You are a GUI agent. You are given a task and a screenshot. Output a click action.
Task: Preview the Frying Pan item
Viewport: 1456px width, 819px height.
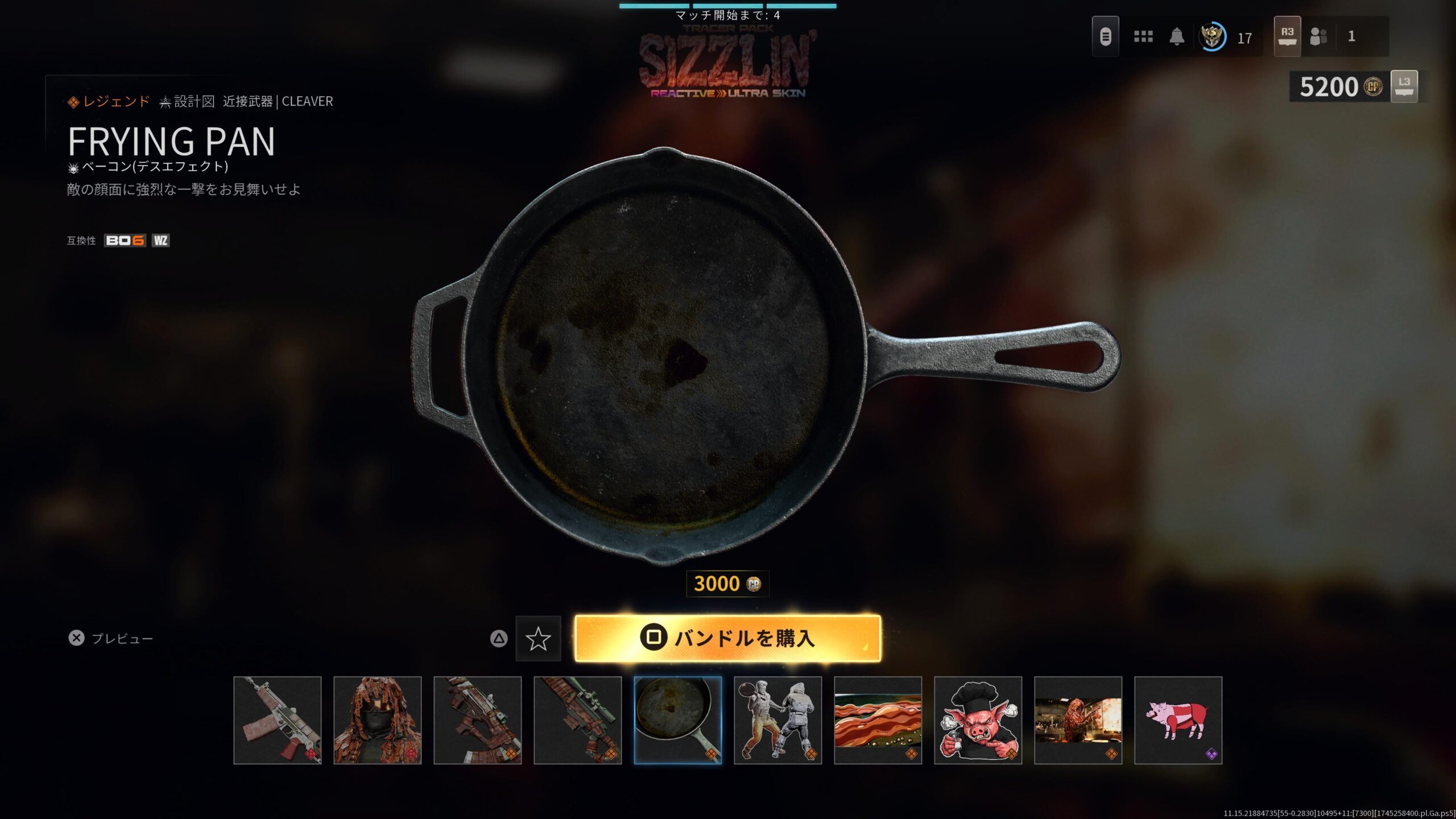[110, 638]
